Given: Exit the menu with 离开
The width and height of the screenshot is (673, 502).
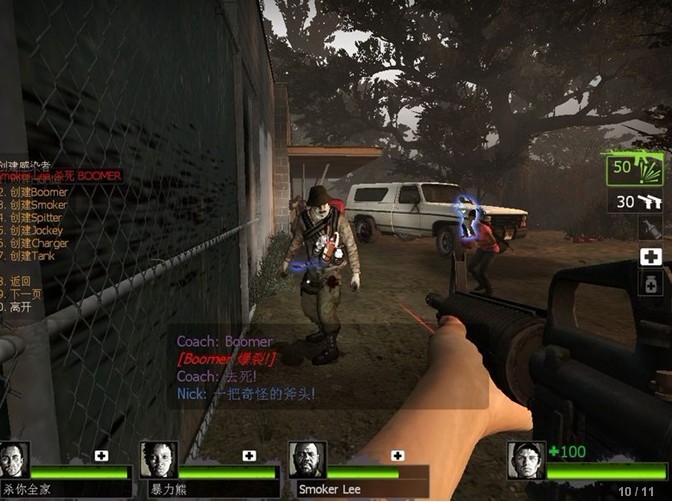Looking at the screenshot, I should (x=20, y=308).
